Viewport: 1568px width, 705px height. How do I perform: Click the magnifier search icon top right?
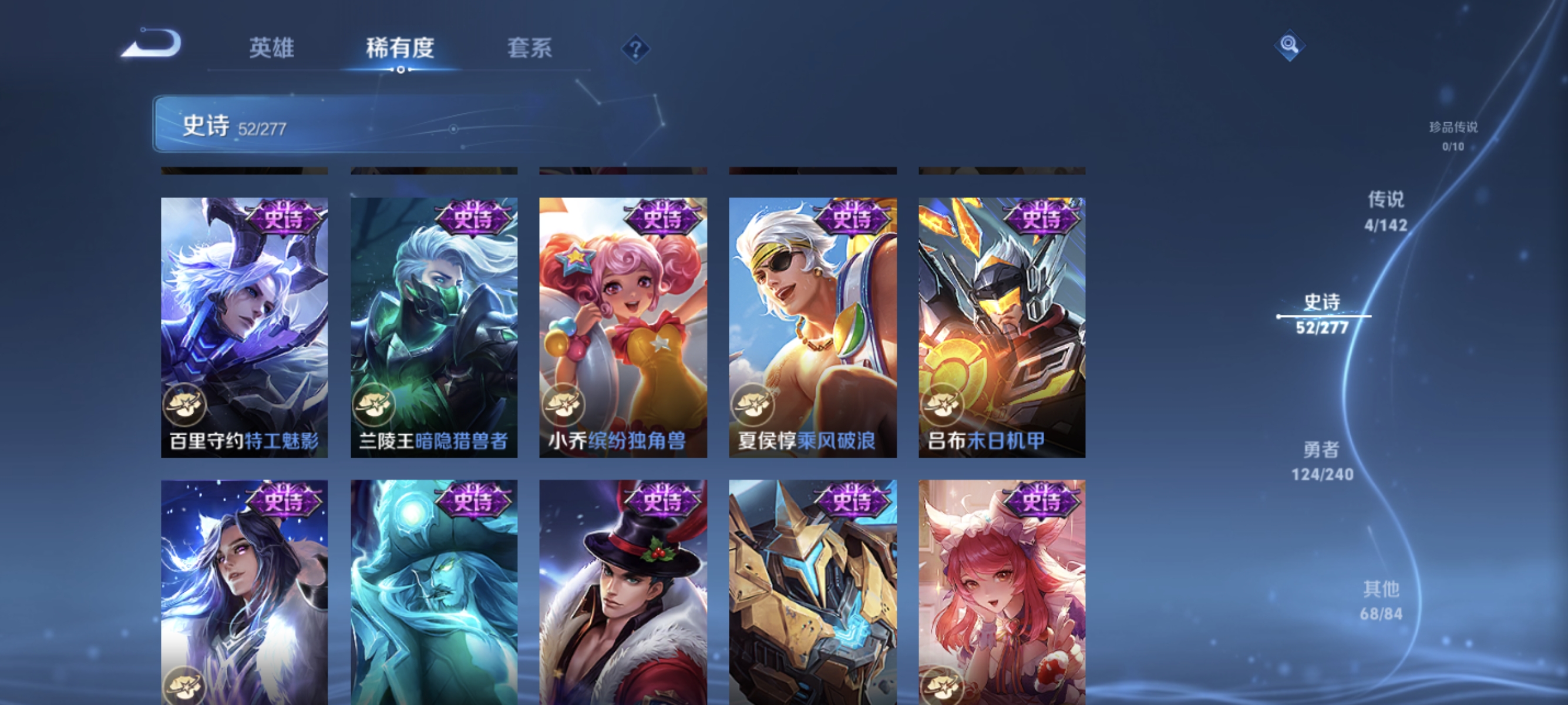click(x=1291, y=45)
